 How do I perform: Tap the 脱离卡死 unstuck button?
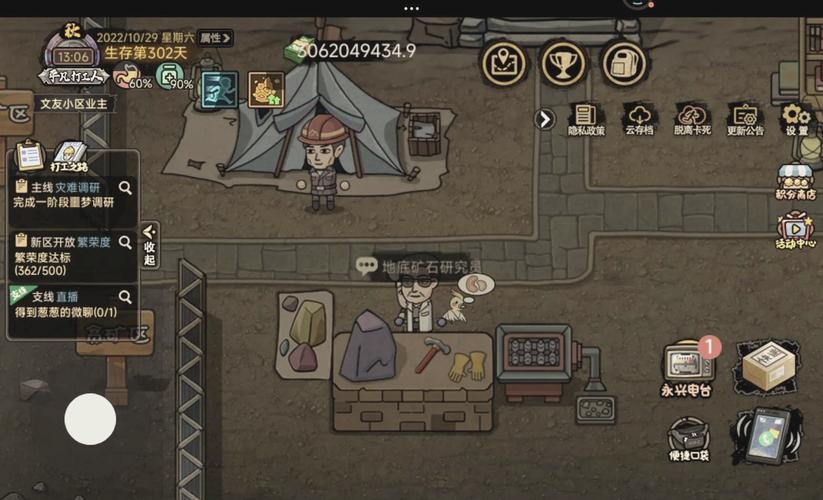[691, 119]
